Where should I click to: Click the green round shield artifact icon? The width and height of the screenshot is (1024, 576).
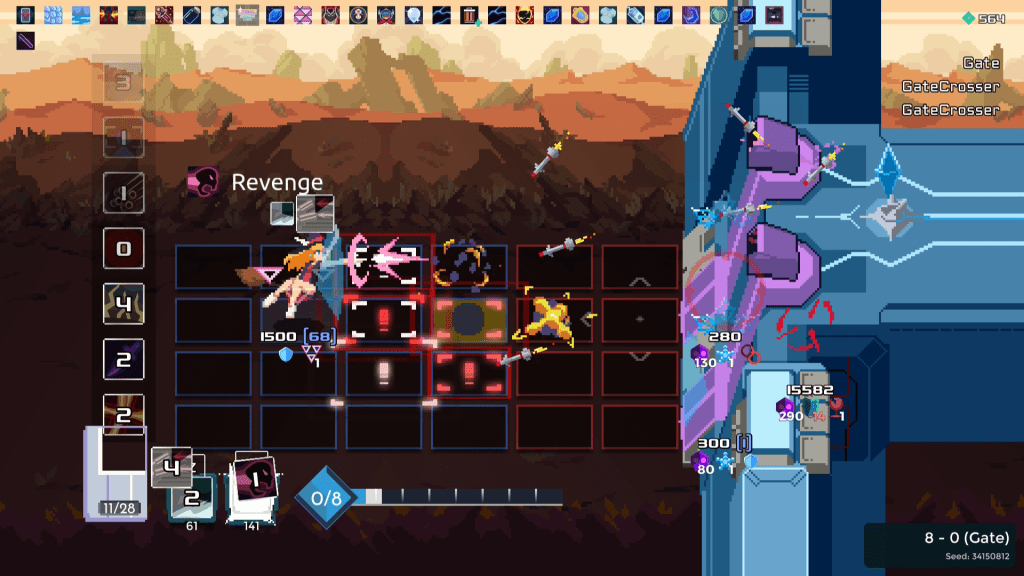[718, 15]
